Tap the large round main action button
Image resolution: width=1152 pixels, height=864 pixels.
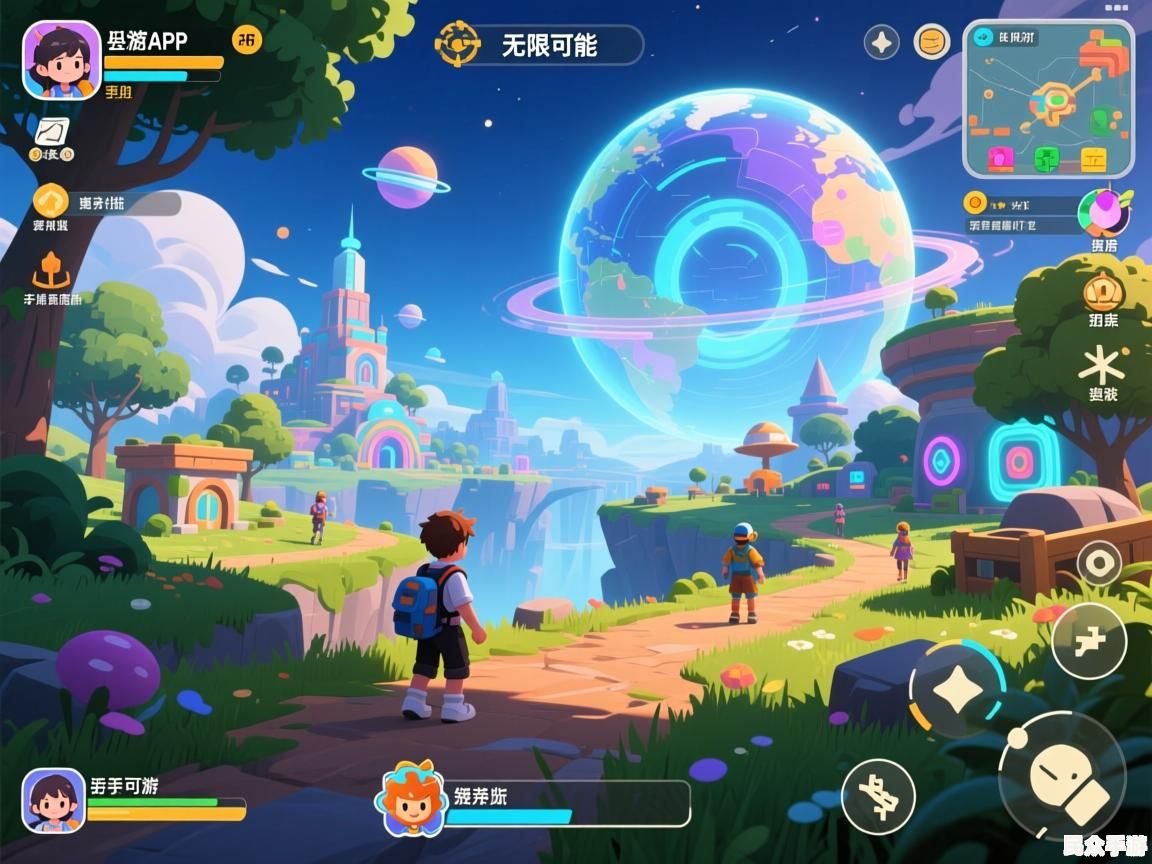coord(1062,776)
